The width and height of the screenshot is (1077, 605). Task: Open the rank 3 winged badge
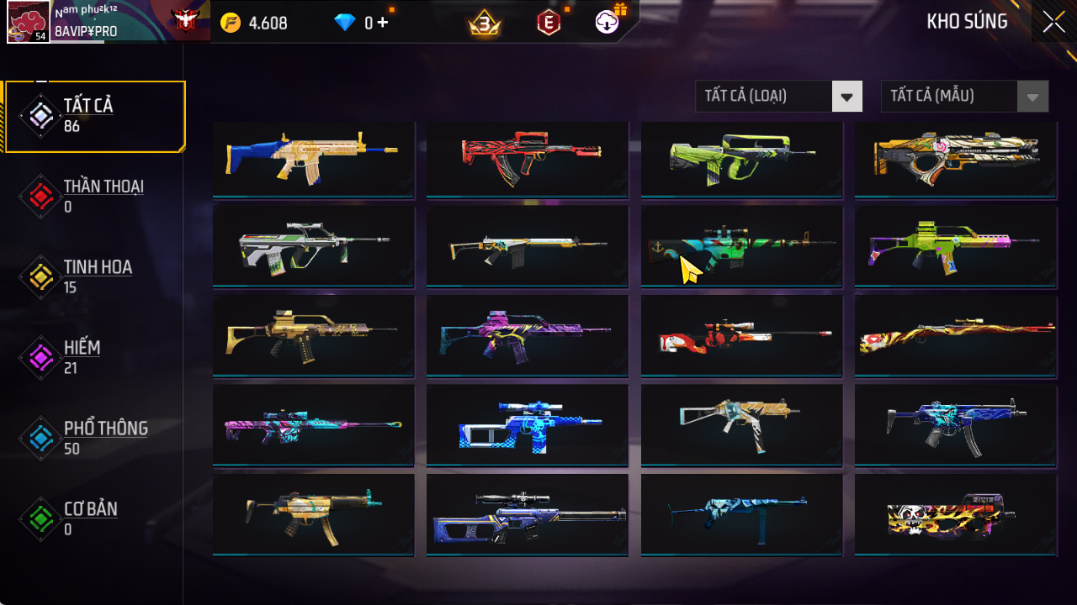tap(485, 23)
